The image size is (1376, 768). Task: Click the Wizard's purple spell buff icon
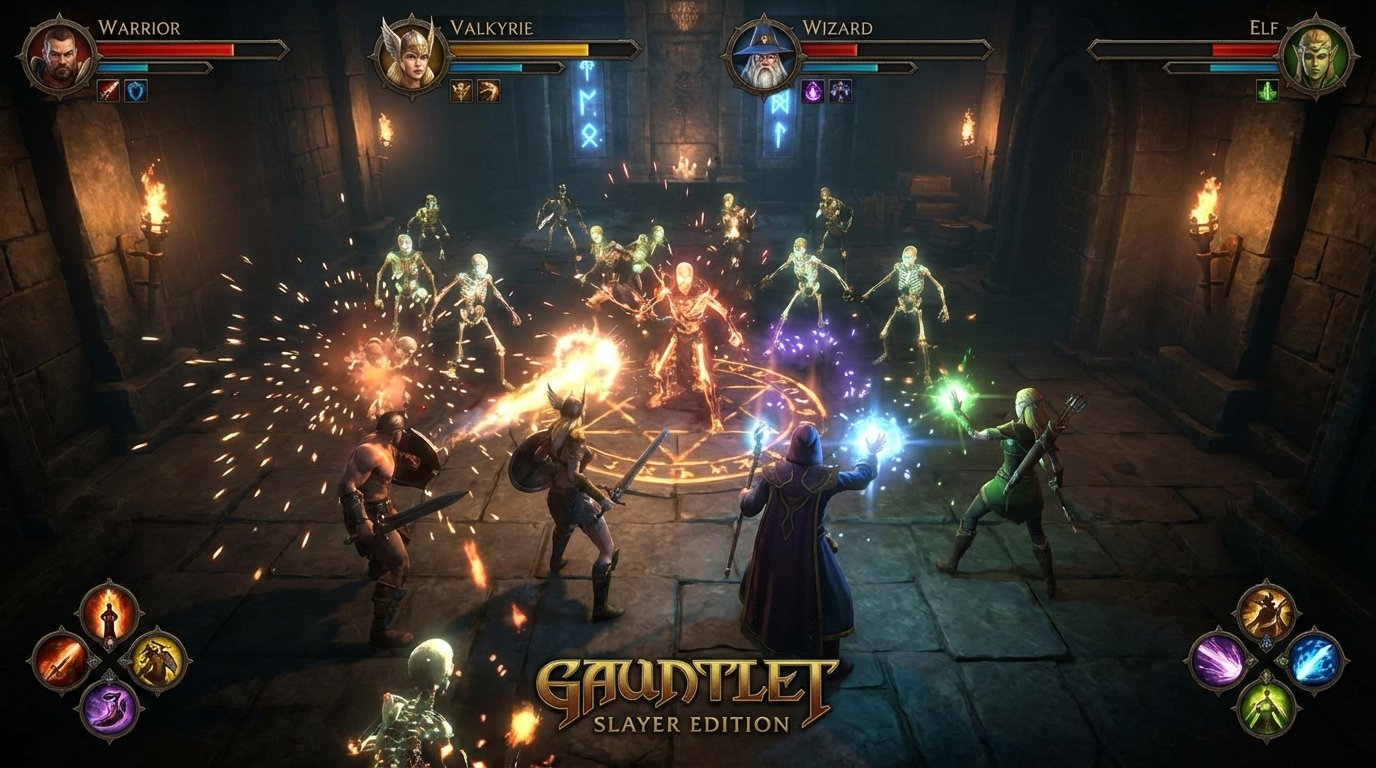tap(813, 89)
